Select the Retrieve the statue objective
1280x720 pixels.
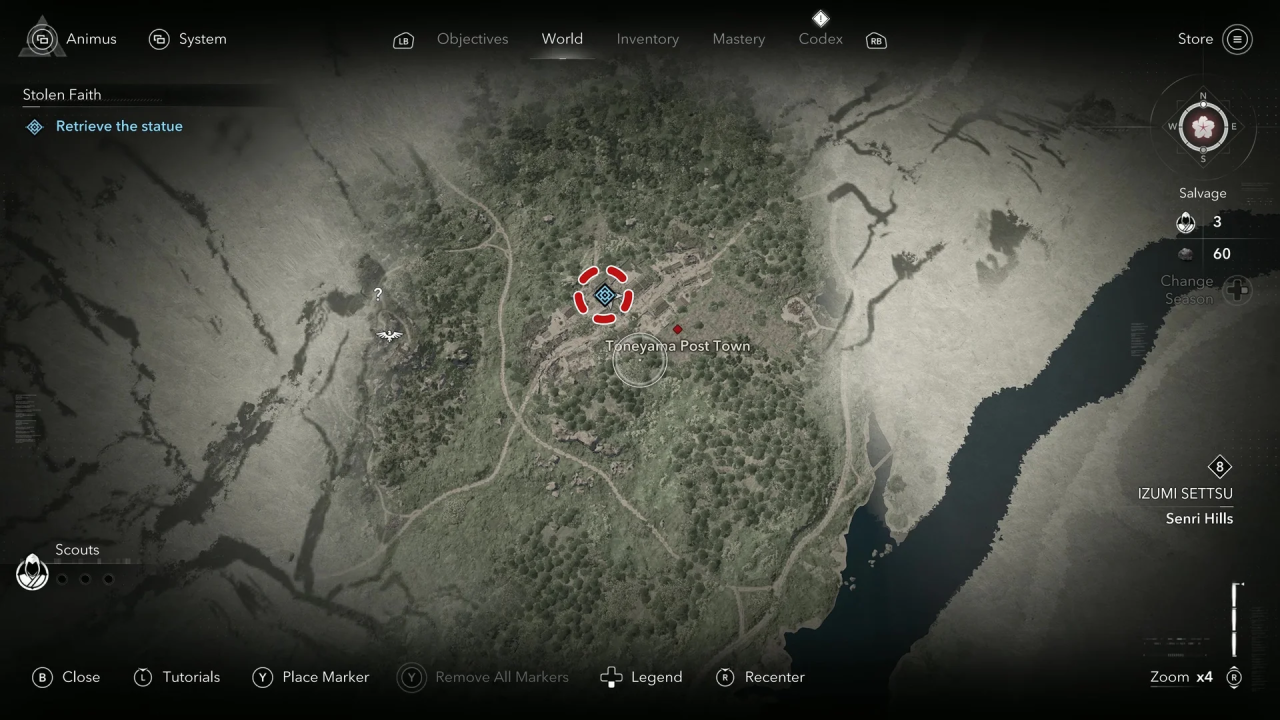(x=118, y=126)
